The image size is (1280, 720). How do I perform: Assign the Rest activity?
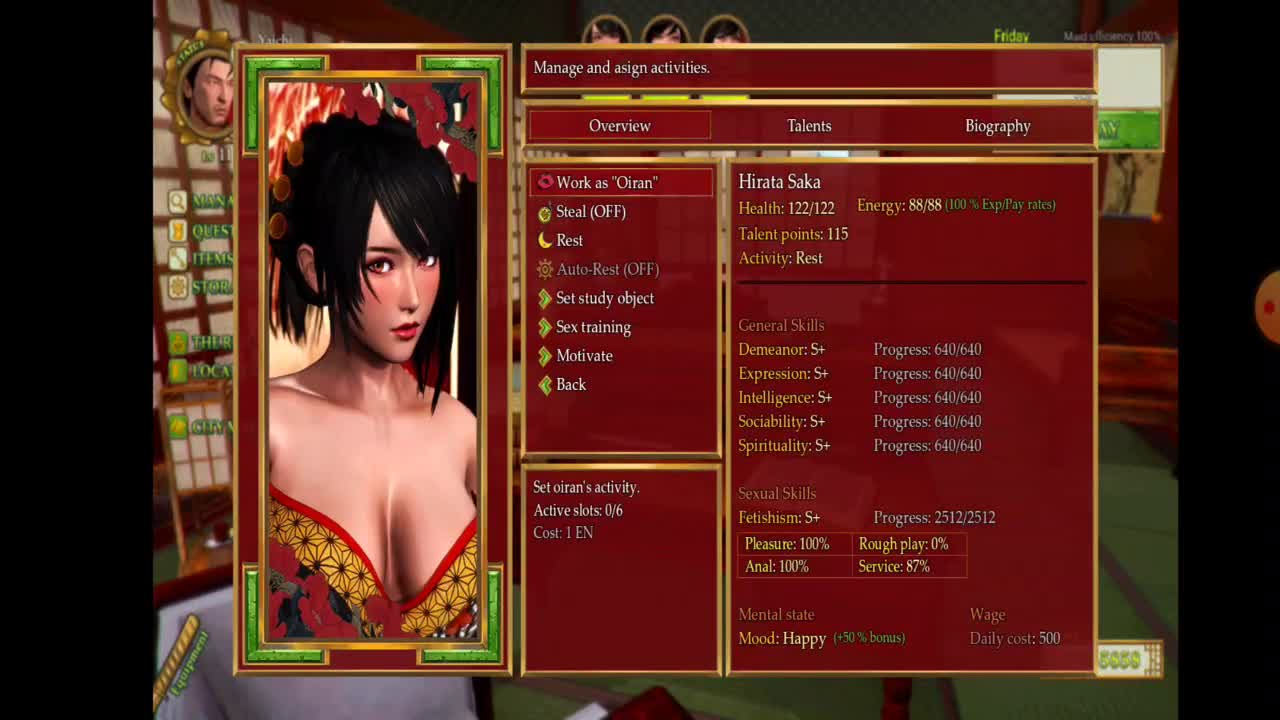pos(569,241)
